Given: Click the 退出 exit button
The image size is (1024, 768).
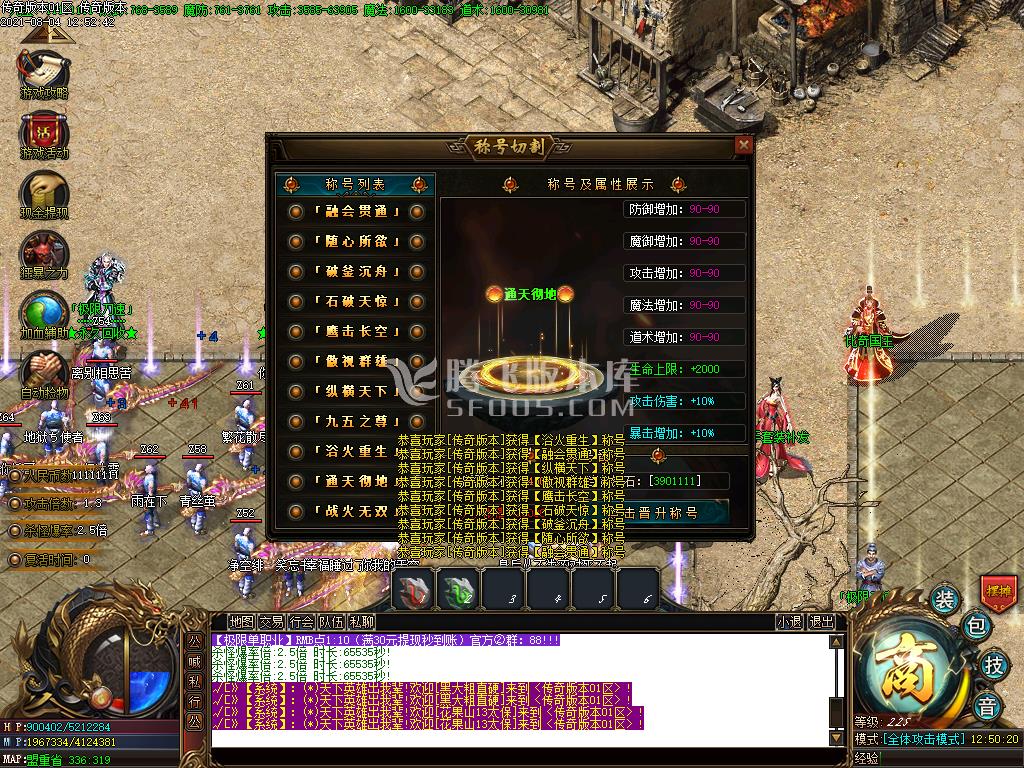Looking at the screenshot, I should click(x=821, y=622).
